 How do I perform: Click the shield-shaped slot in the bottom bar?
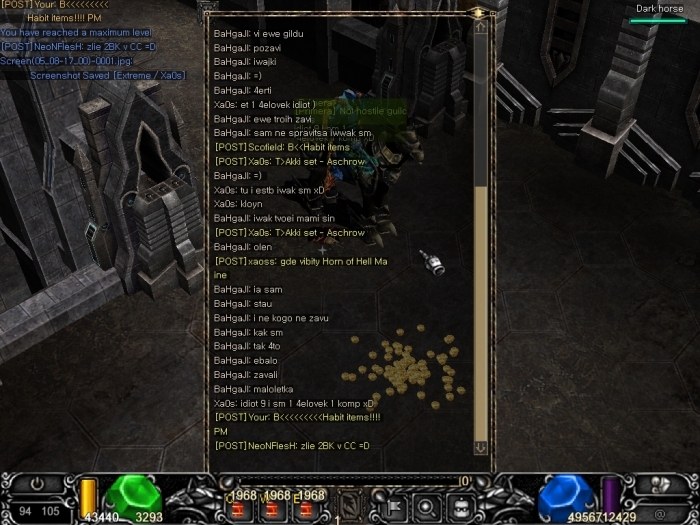coord(350,505)
